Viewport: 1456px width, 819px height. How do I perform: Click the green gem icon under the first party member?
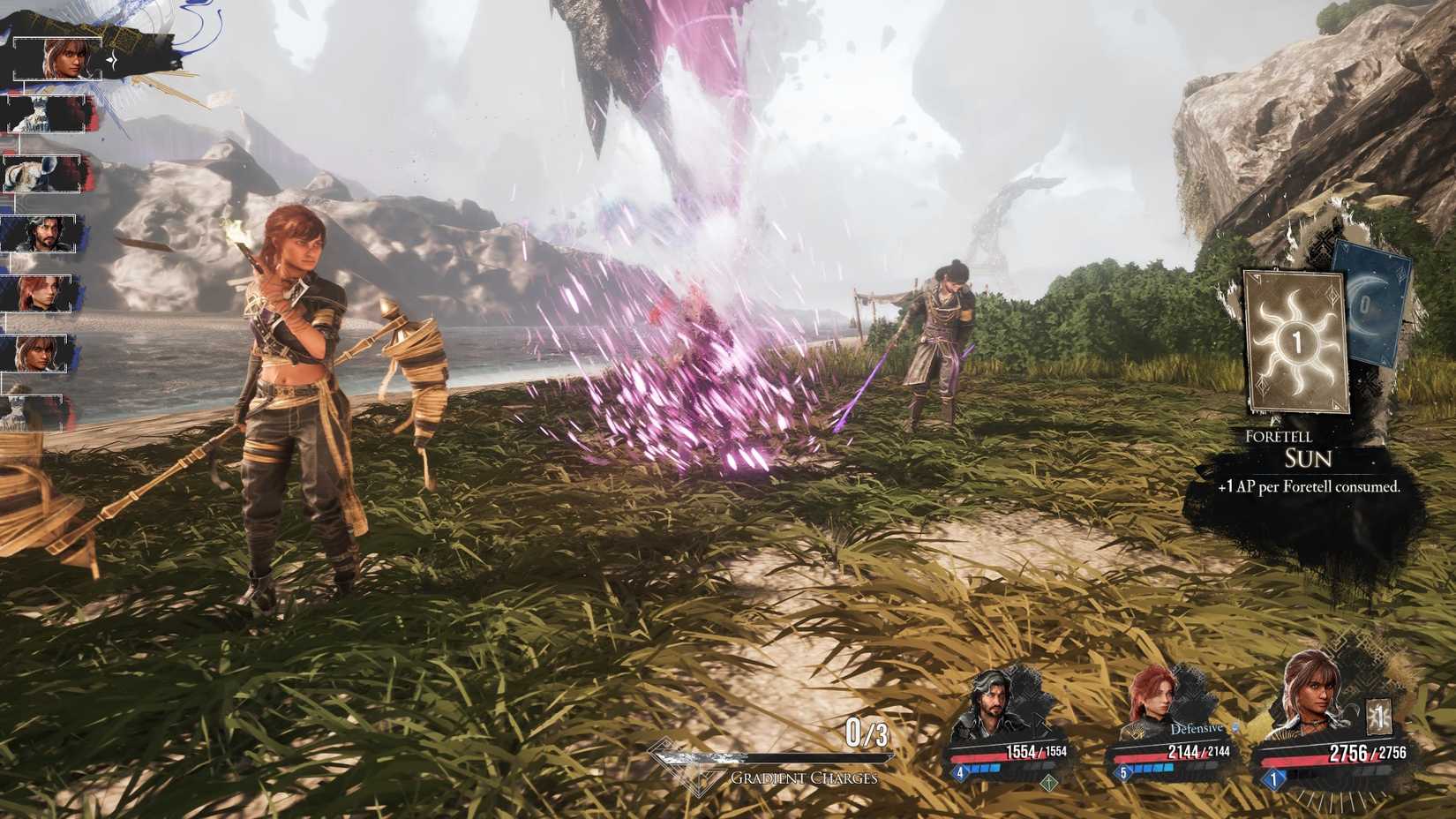1050,784
